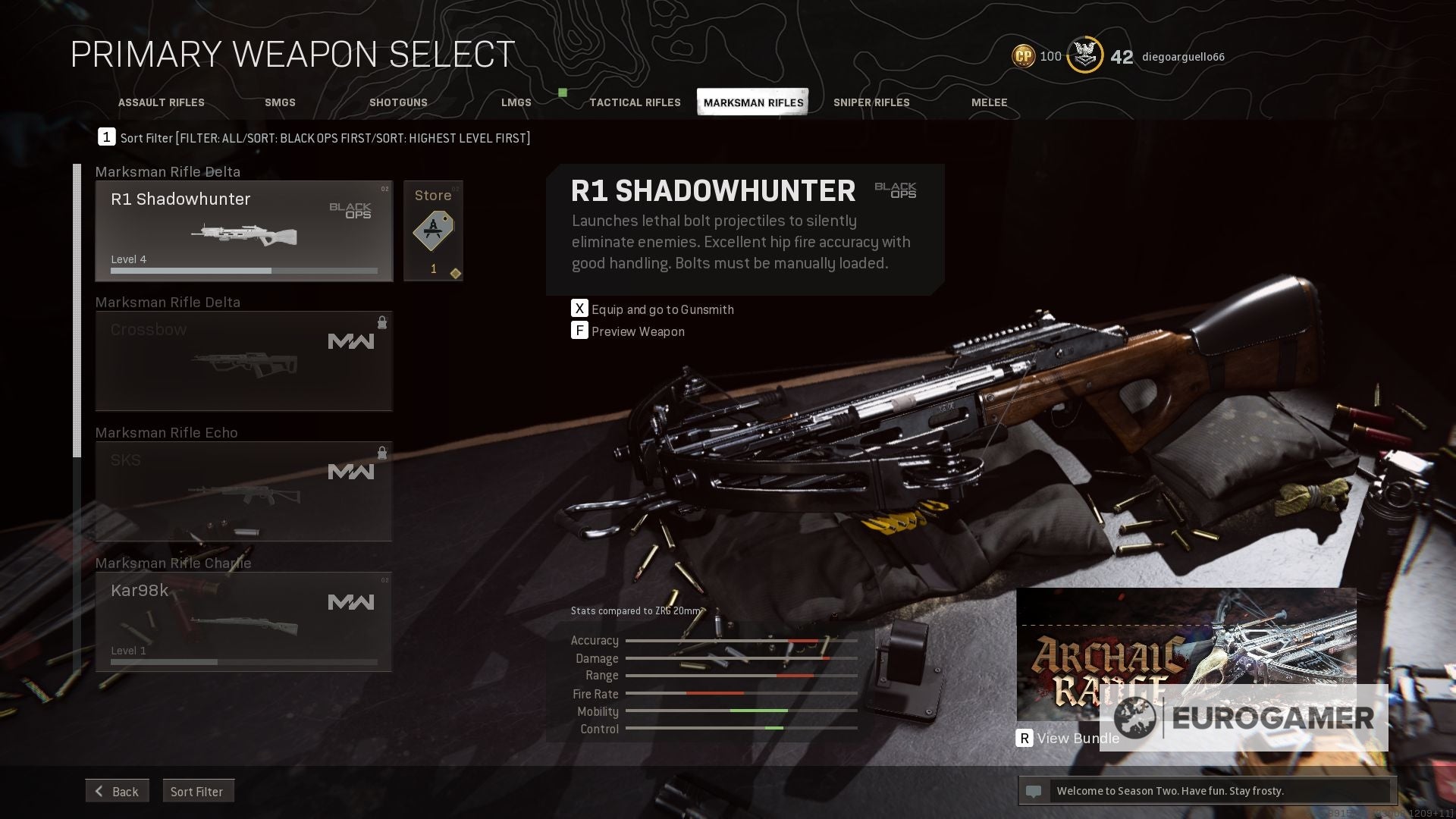Open the Sort Filter options

pos(198,791)
